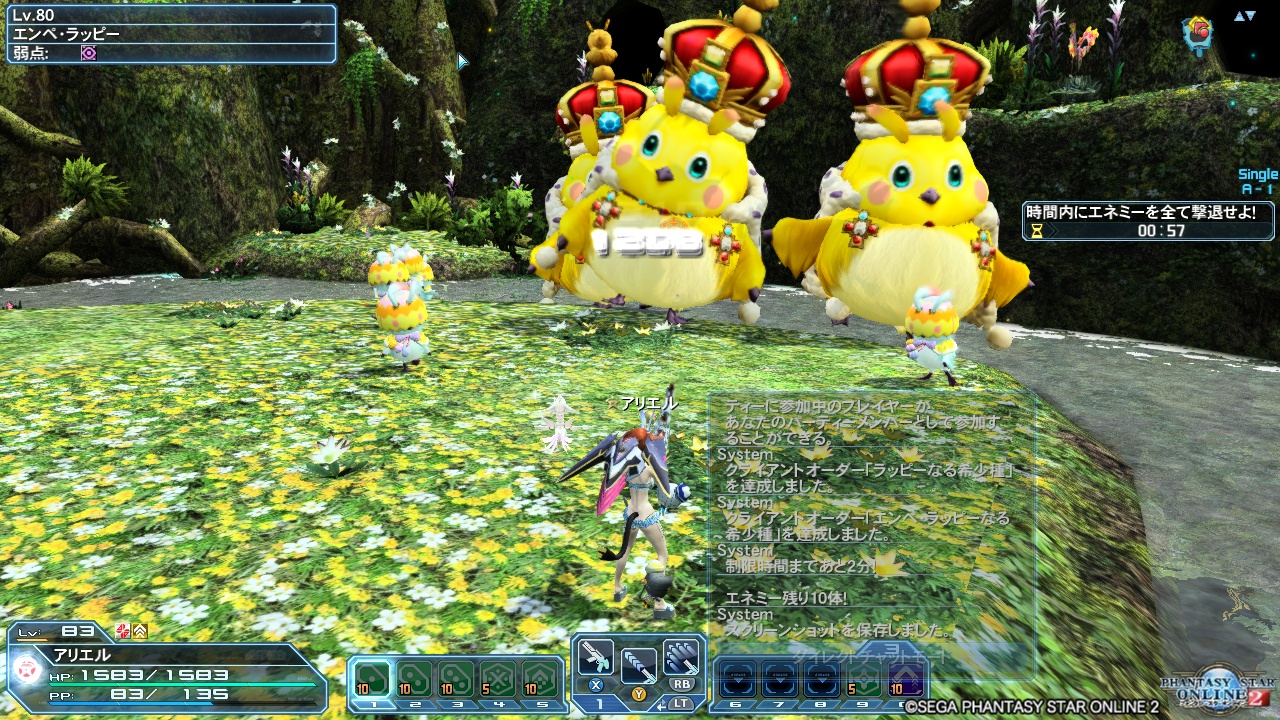Click the down arrow near the minimap

pos(1250,16)
